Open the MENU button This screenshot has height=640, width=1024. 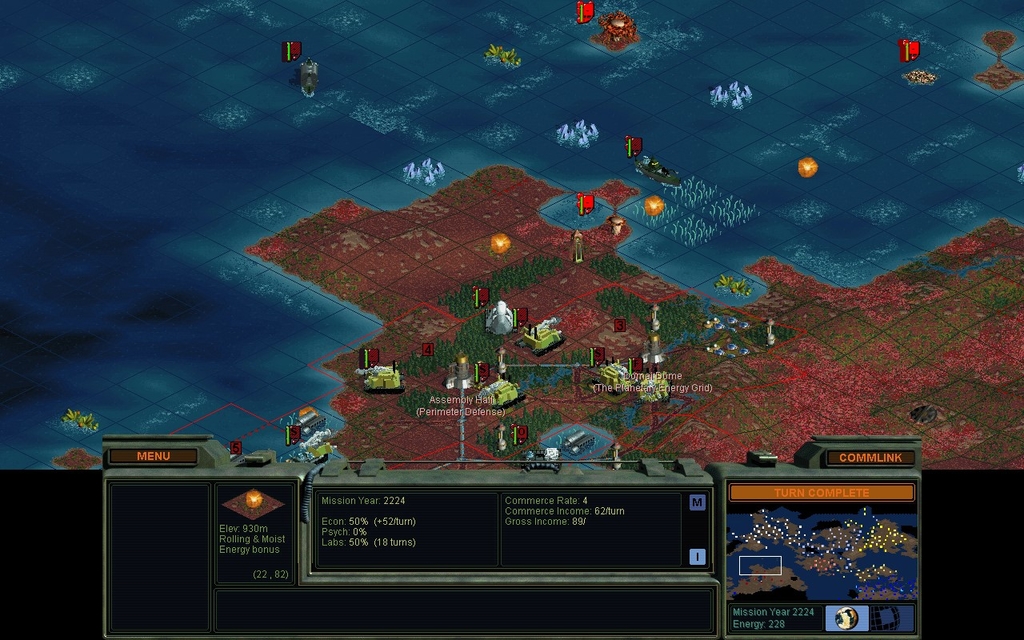point(153,456)
